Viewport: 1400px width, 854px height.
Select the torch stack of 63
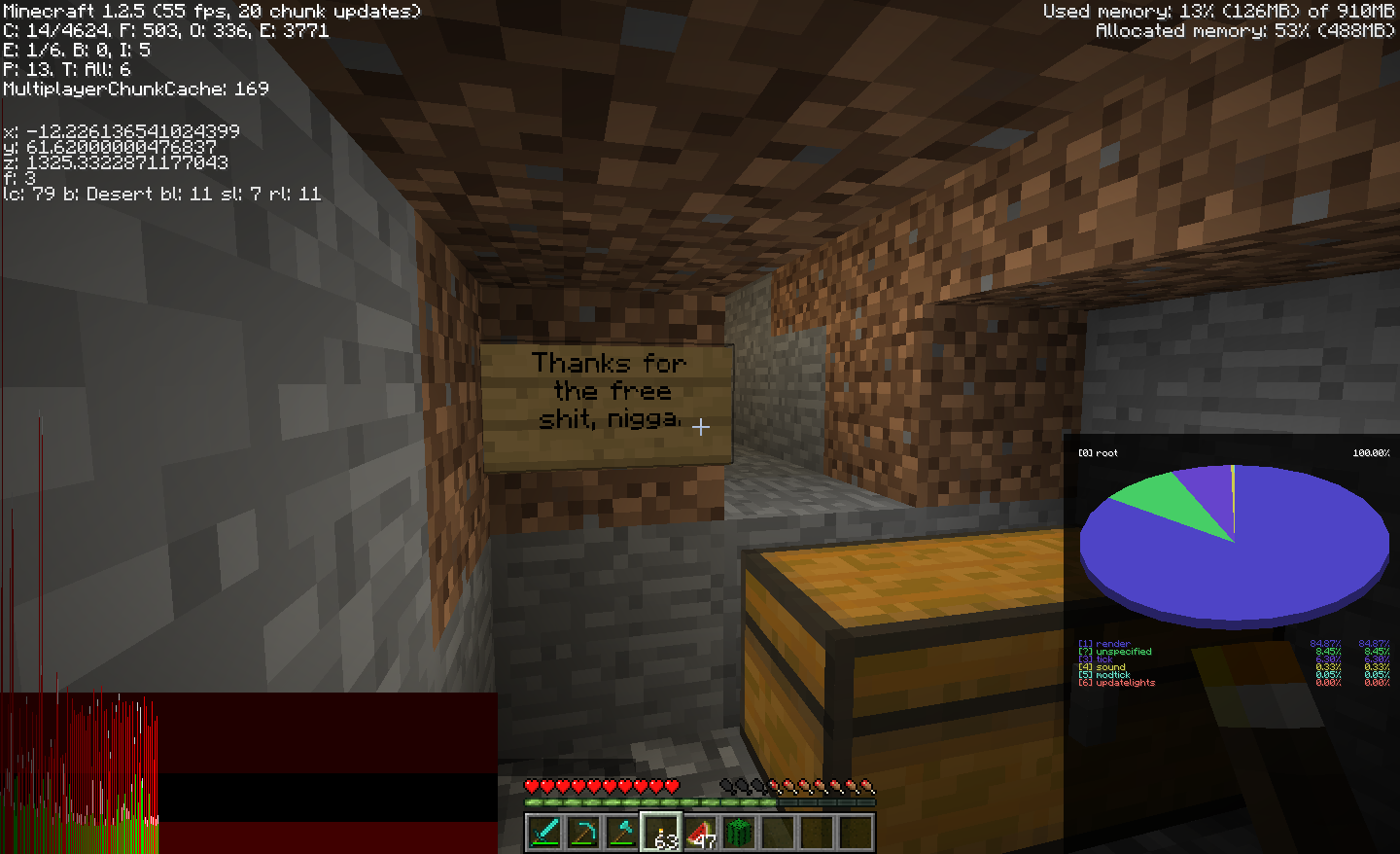tap(661, 833)
